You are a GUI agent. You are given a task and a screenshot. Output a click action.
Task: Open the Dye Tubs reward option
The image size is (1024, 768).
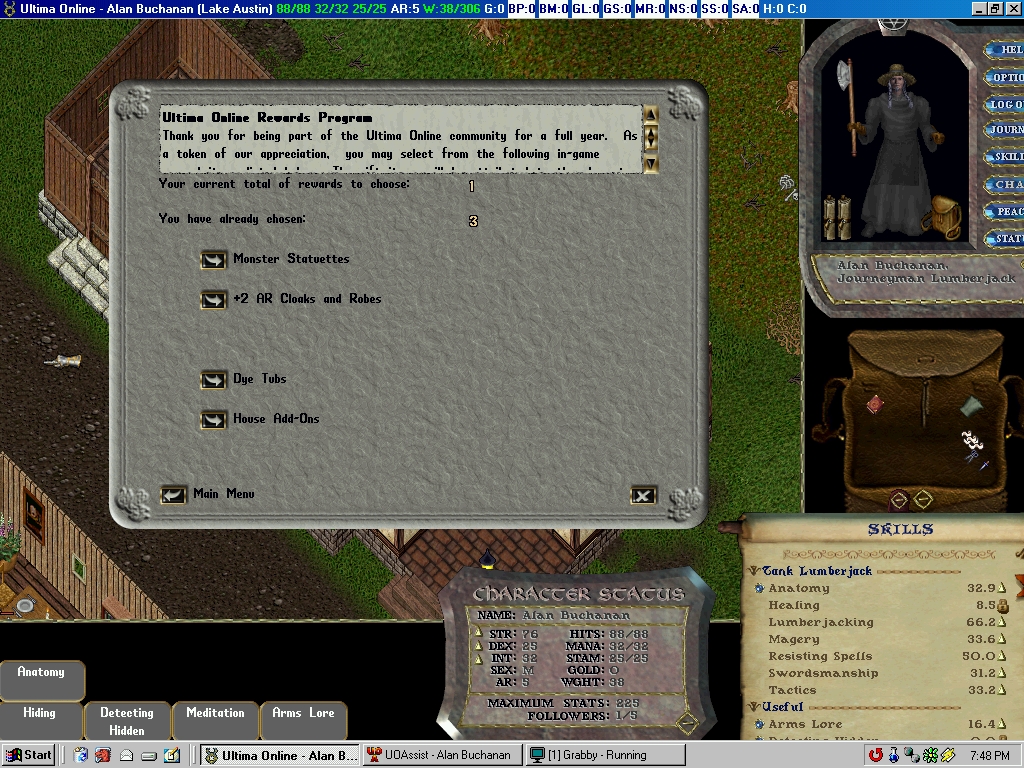point(213,380)
